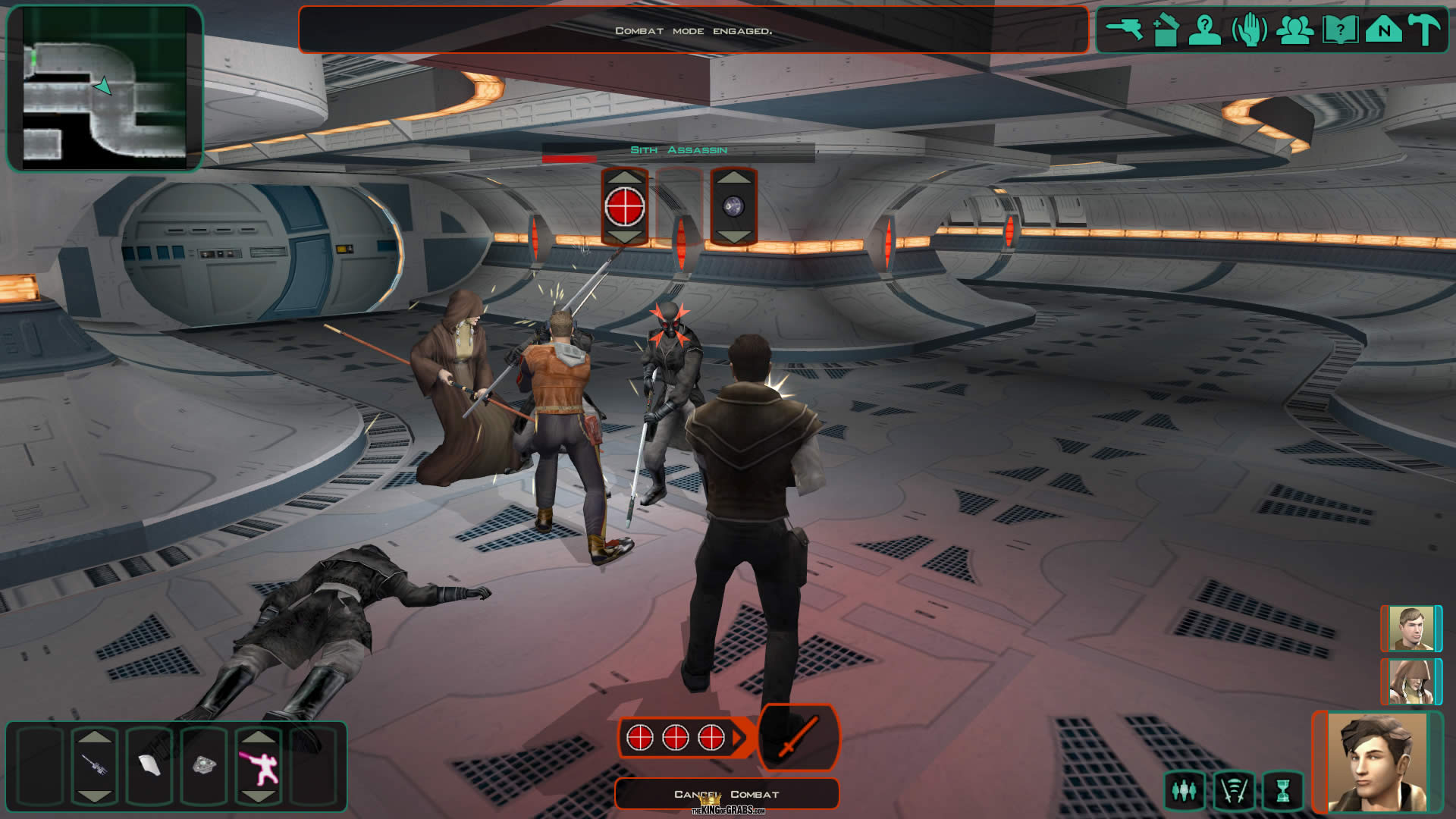Use the grey mine item slot
1456x819 pixels.
pyautogui.click(x=204, y=764)
